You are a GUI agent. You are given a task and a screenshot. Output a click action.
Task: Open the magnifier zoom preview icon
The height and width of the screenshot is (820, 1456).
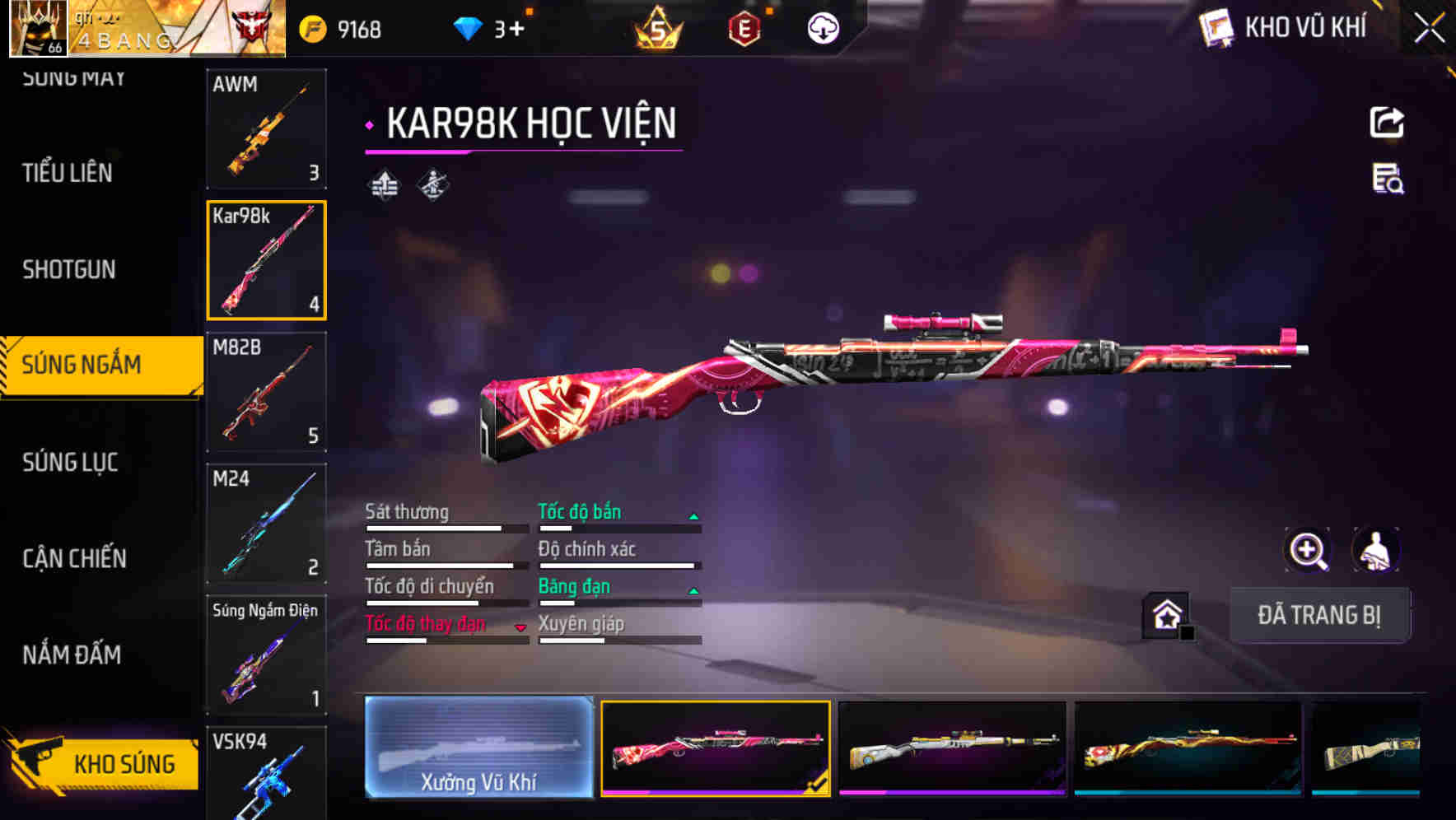pyautogui.click(x=1308, y=550)
